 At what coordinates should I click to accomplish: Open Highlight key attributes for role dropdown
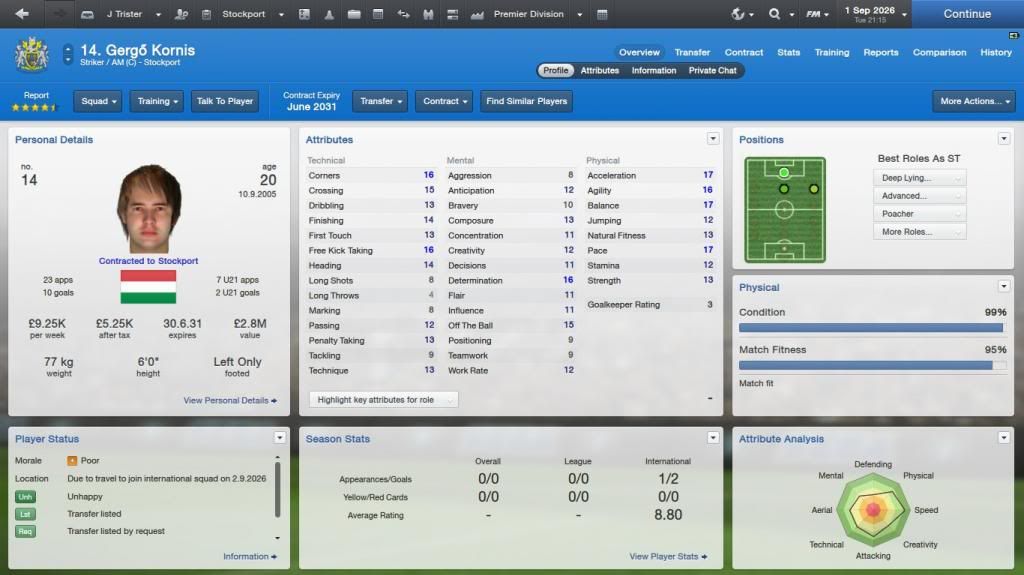(383, 400)
